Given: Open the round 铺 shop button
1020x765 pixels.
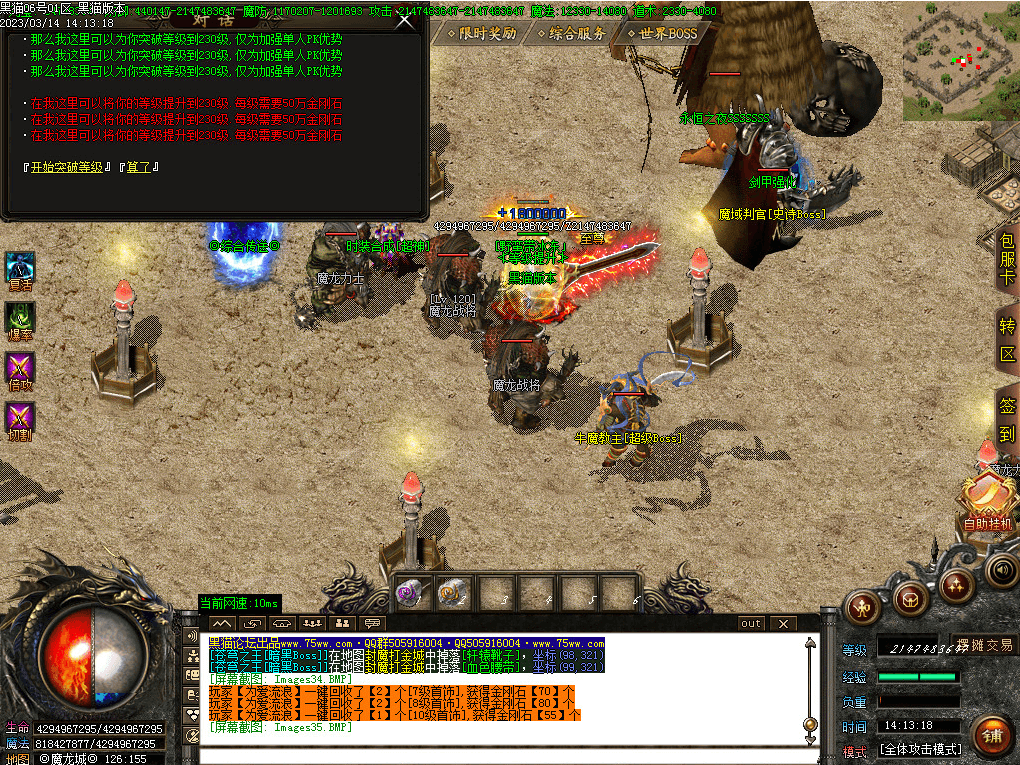Looking at the screenshot, I should [993, 737].
